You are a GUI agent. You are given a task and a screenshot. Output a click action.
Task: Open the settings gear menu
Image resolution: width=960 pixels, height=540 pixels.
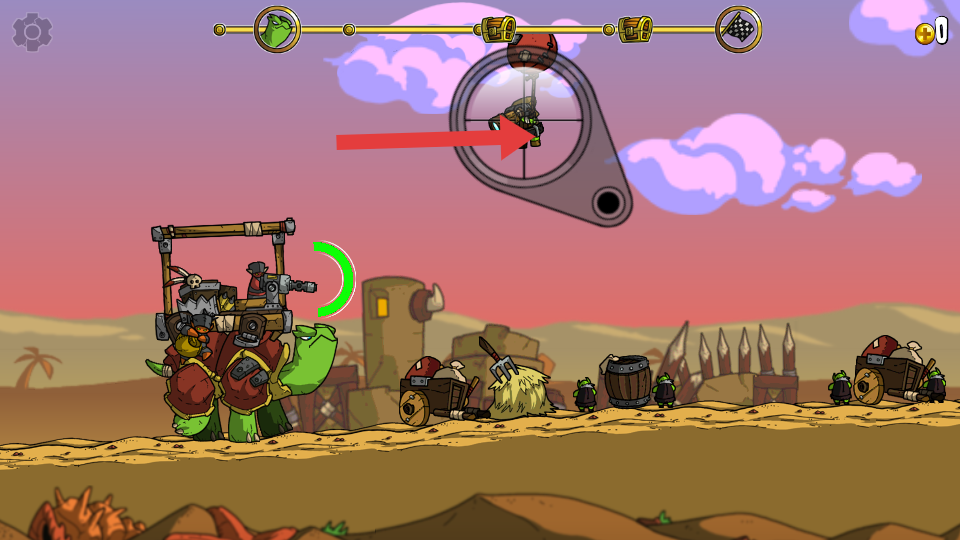pos(32,32)
